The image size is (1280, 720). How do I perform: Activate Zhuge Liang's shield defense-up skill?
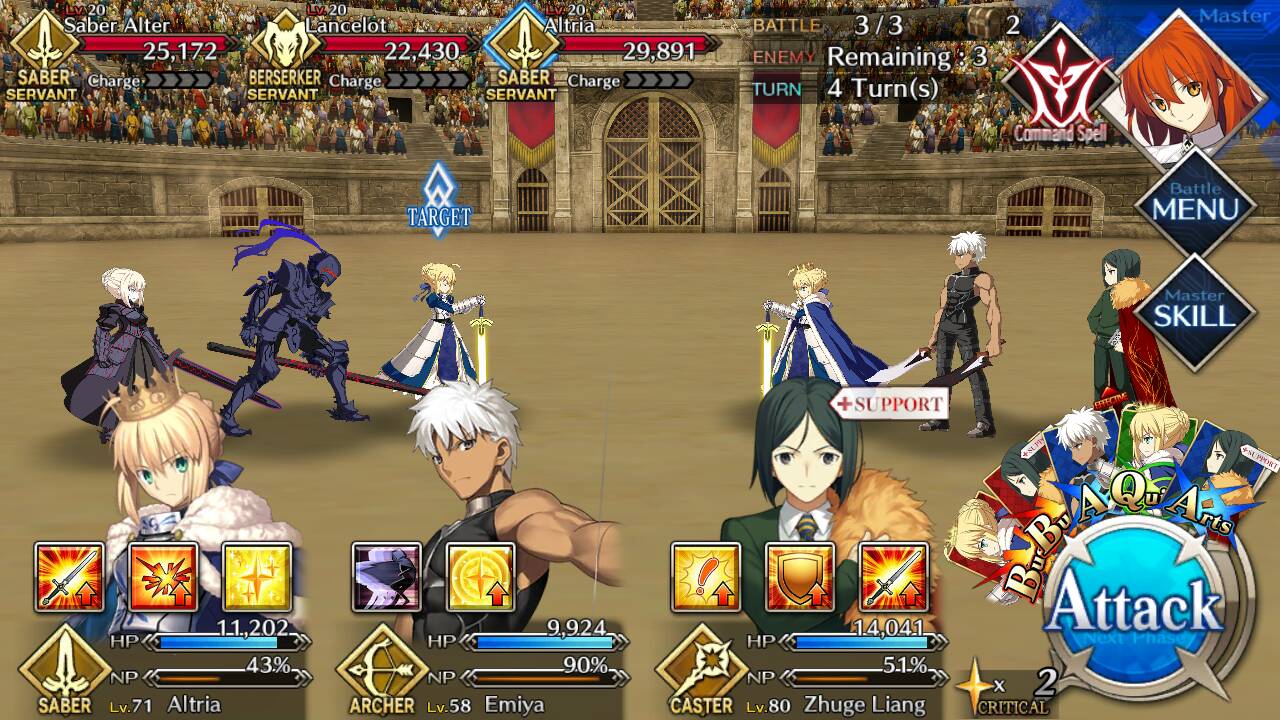click(800, 577)
